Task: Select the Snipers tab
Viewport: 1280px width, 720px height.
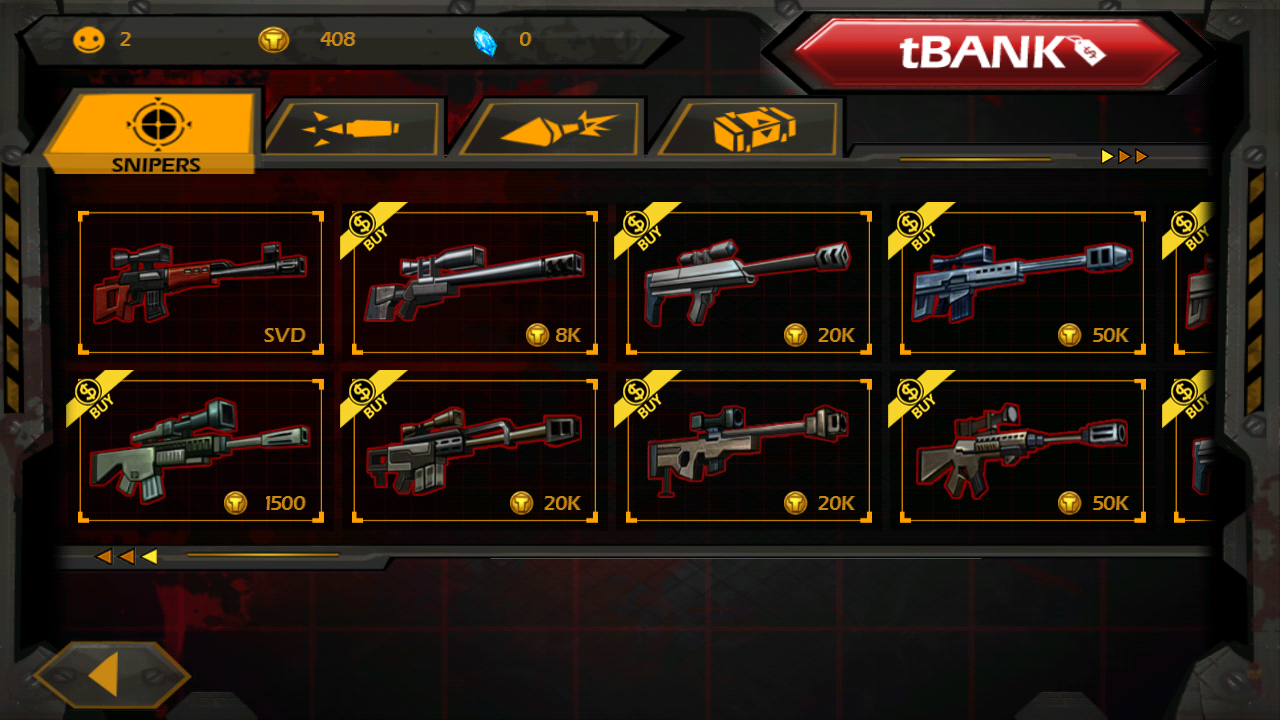Action: coord(156,132)
